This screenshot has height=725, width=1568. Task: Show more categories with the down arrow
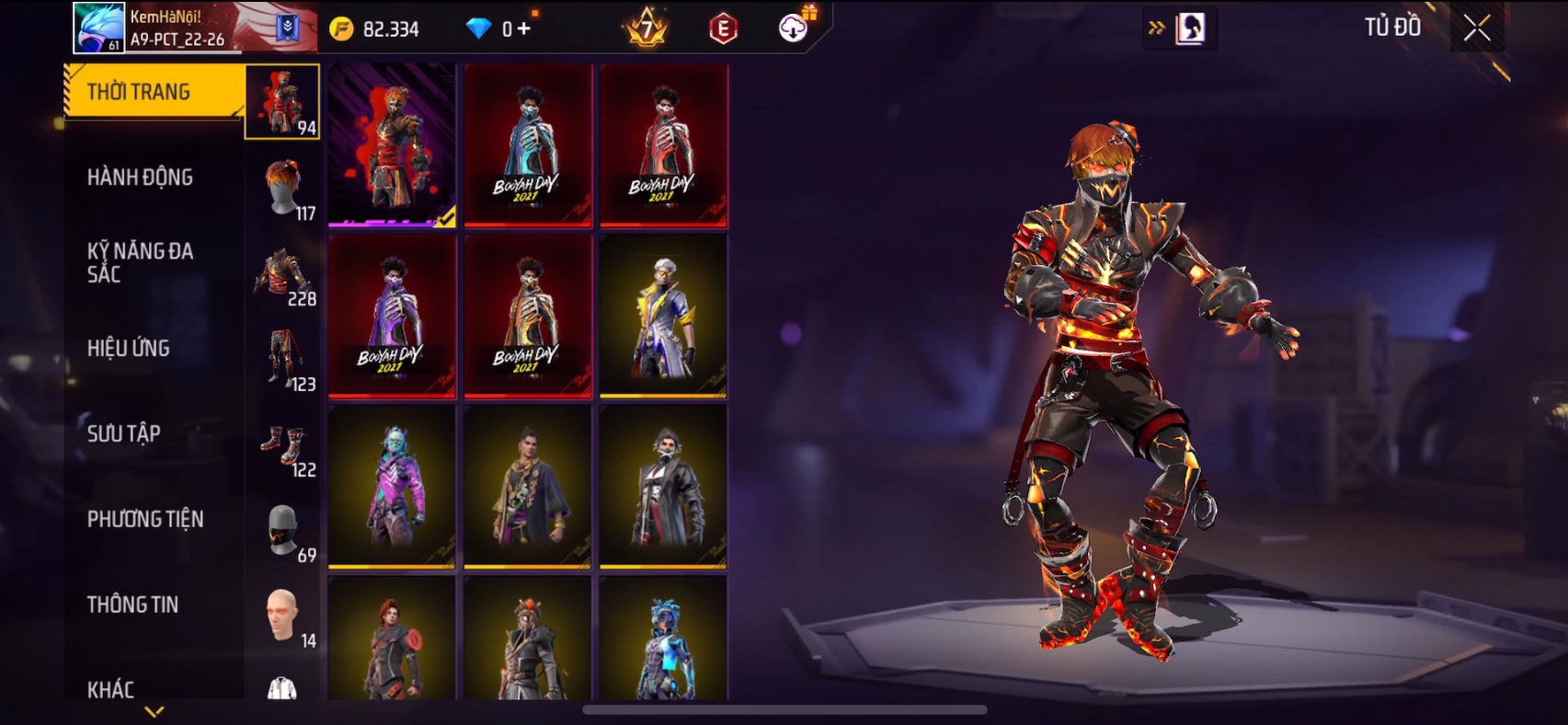click(155, 711)
